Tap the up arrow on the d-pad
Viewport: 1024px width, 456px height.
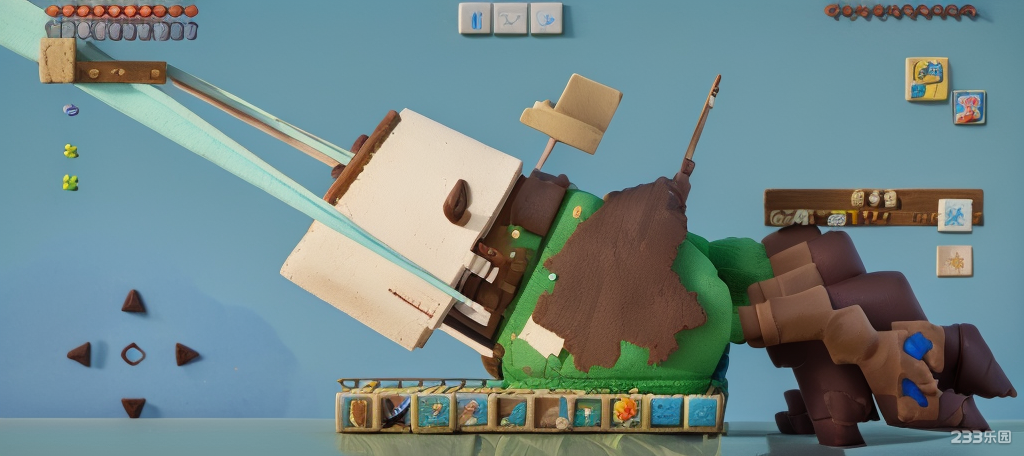click(x=133, y=300)
